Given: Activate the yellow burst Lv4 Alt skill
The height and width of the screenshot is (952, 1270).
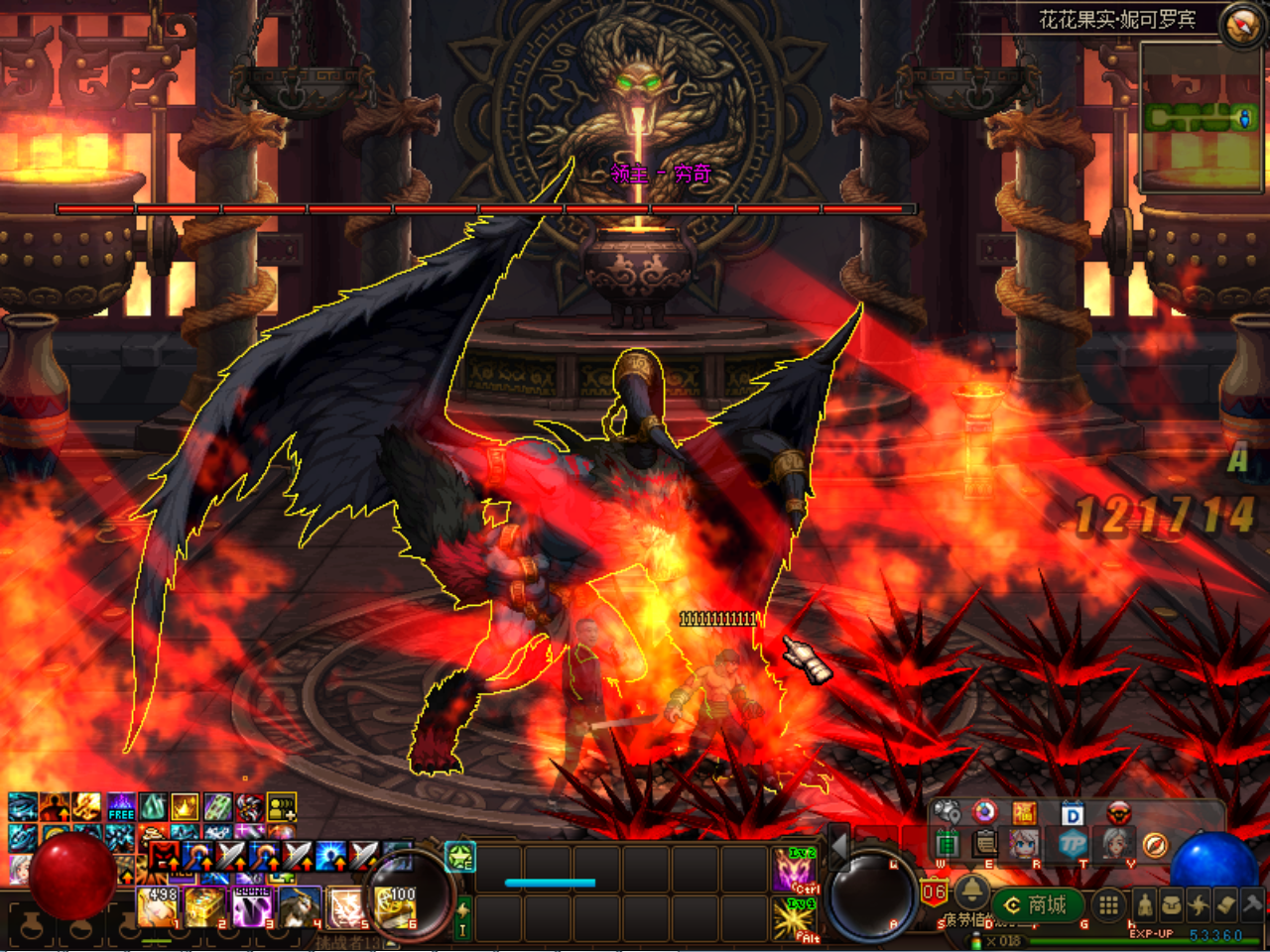Looking at the screenshot, I should pos(795,919).
